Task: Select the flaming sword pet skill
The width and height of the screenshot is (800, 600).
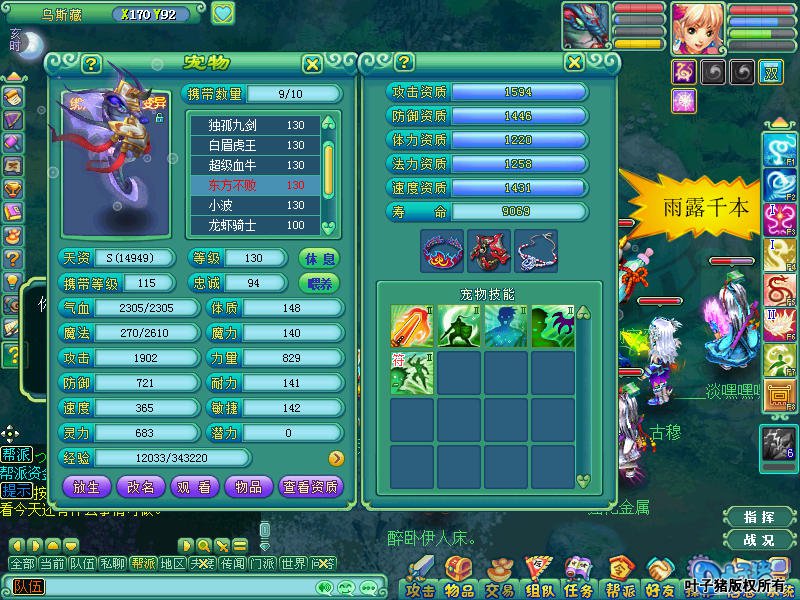Action: 411,325
